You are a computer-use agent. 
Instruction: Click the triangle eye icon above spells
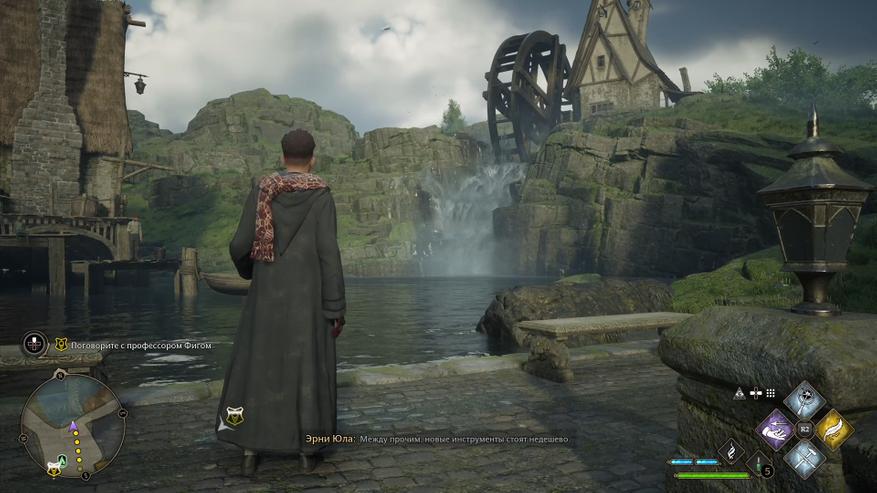(x=738, y=394)
